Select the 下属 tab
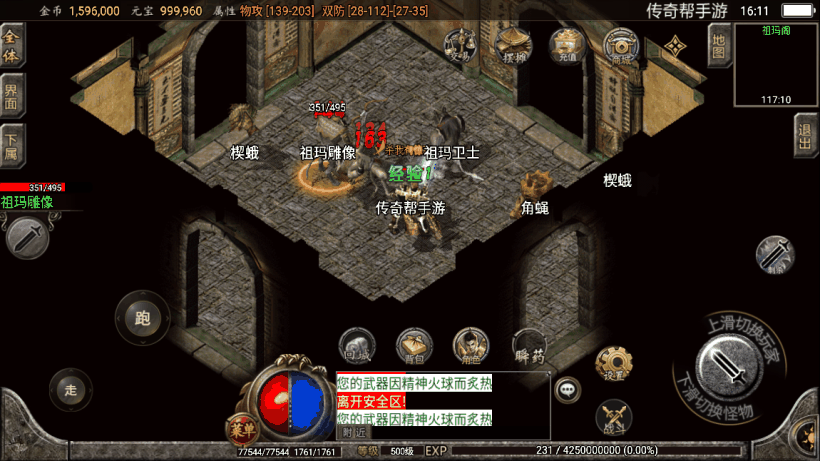This screenshot has width=820, height=461. (12, 145)
